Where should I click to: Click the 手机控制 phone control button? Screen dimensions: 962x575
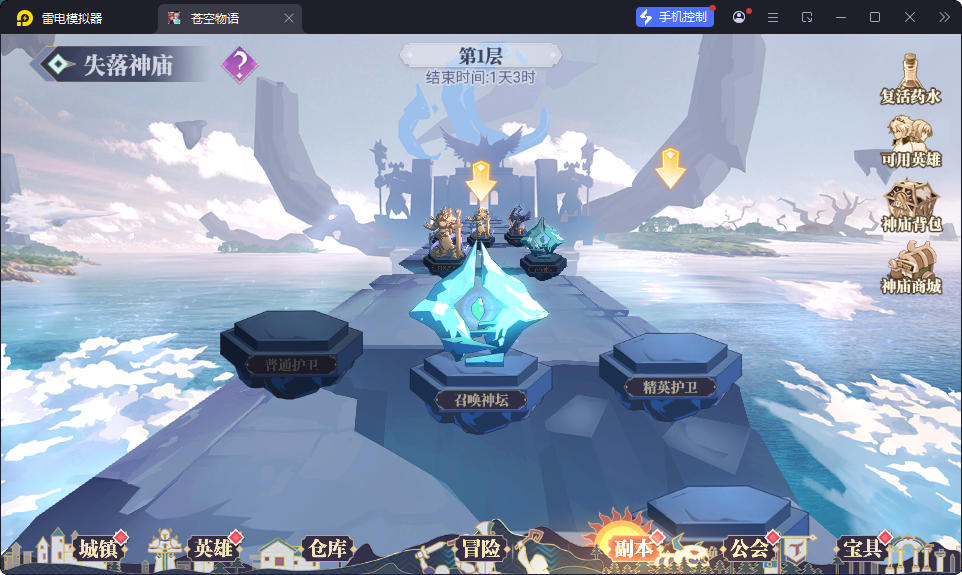tap(675, 17)
